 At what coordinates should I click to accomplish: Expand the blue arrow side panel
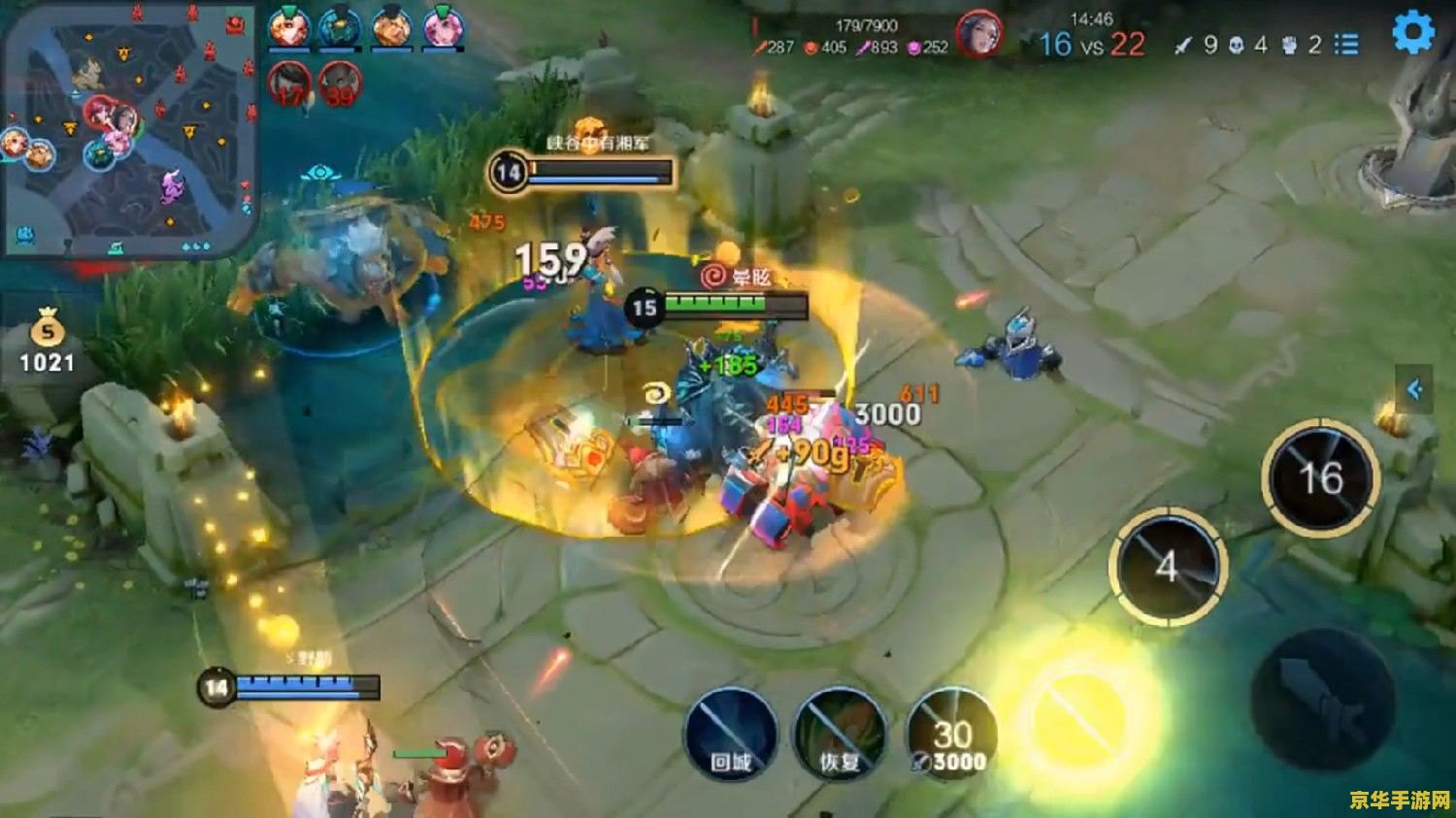click(x=1414, y=389)
